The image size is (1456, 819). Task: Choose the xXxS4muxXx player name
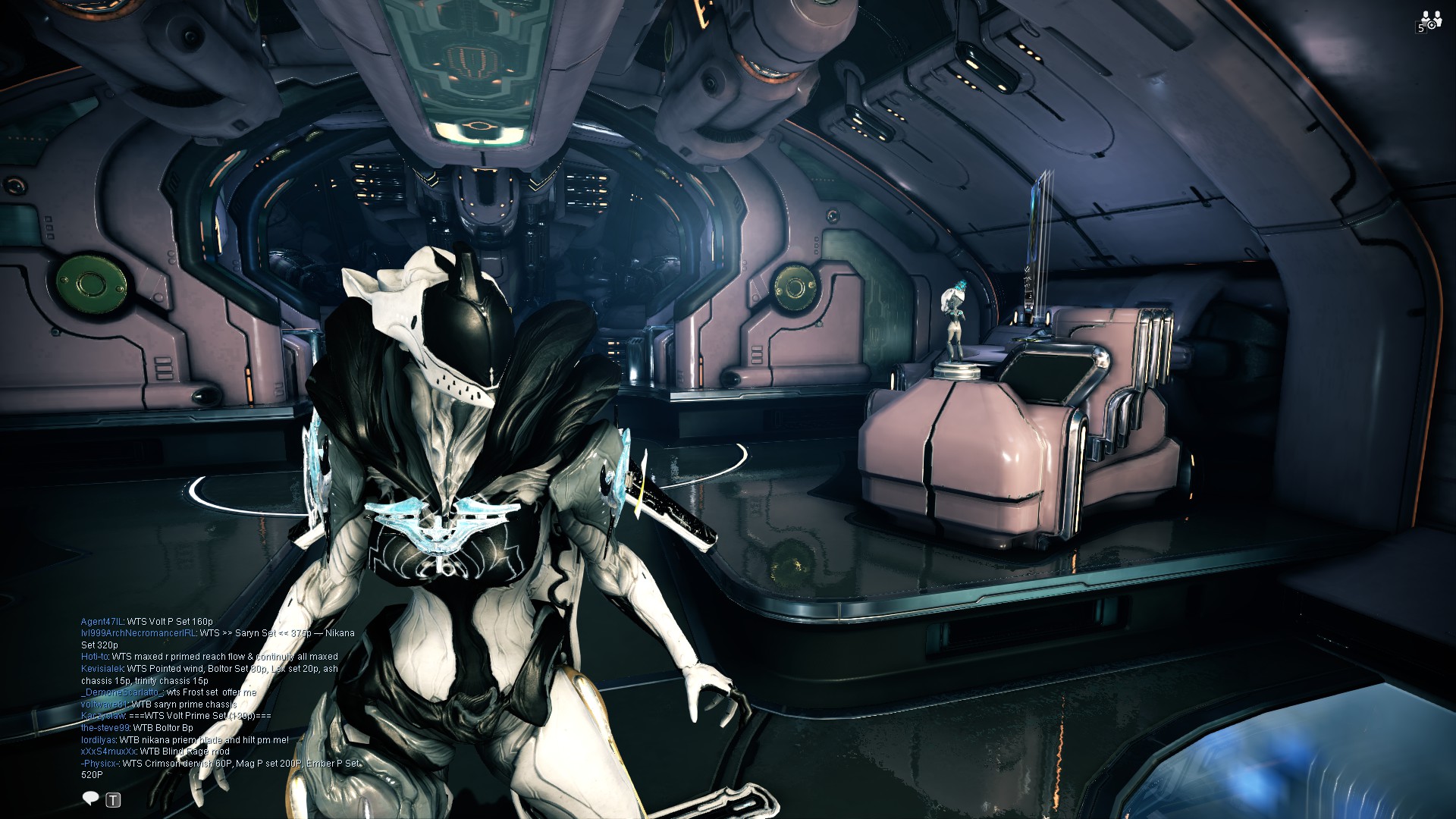106,752
